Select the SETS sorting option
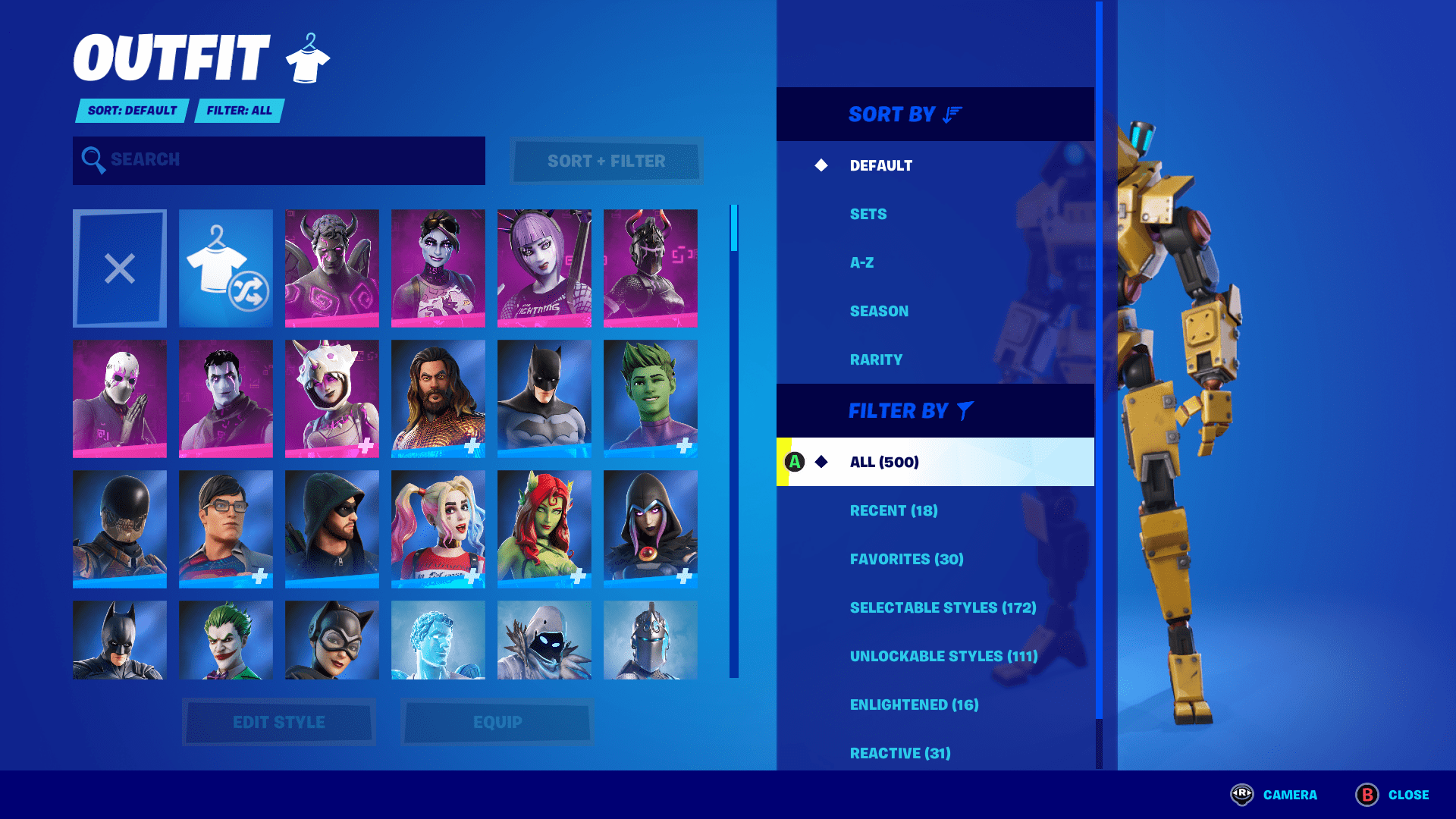The width and height of the screenshot is (1456, 819). pos(867,214)
